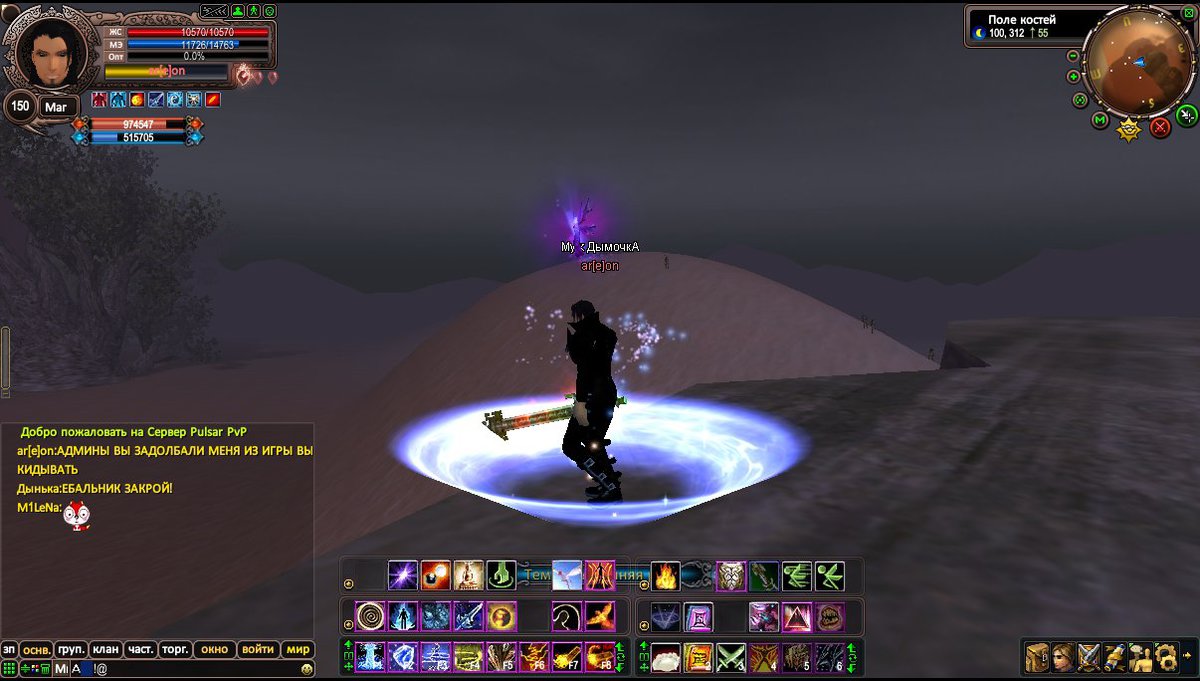Use the golden spiral skill

[370, 616]
